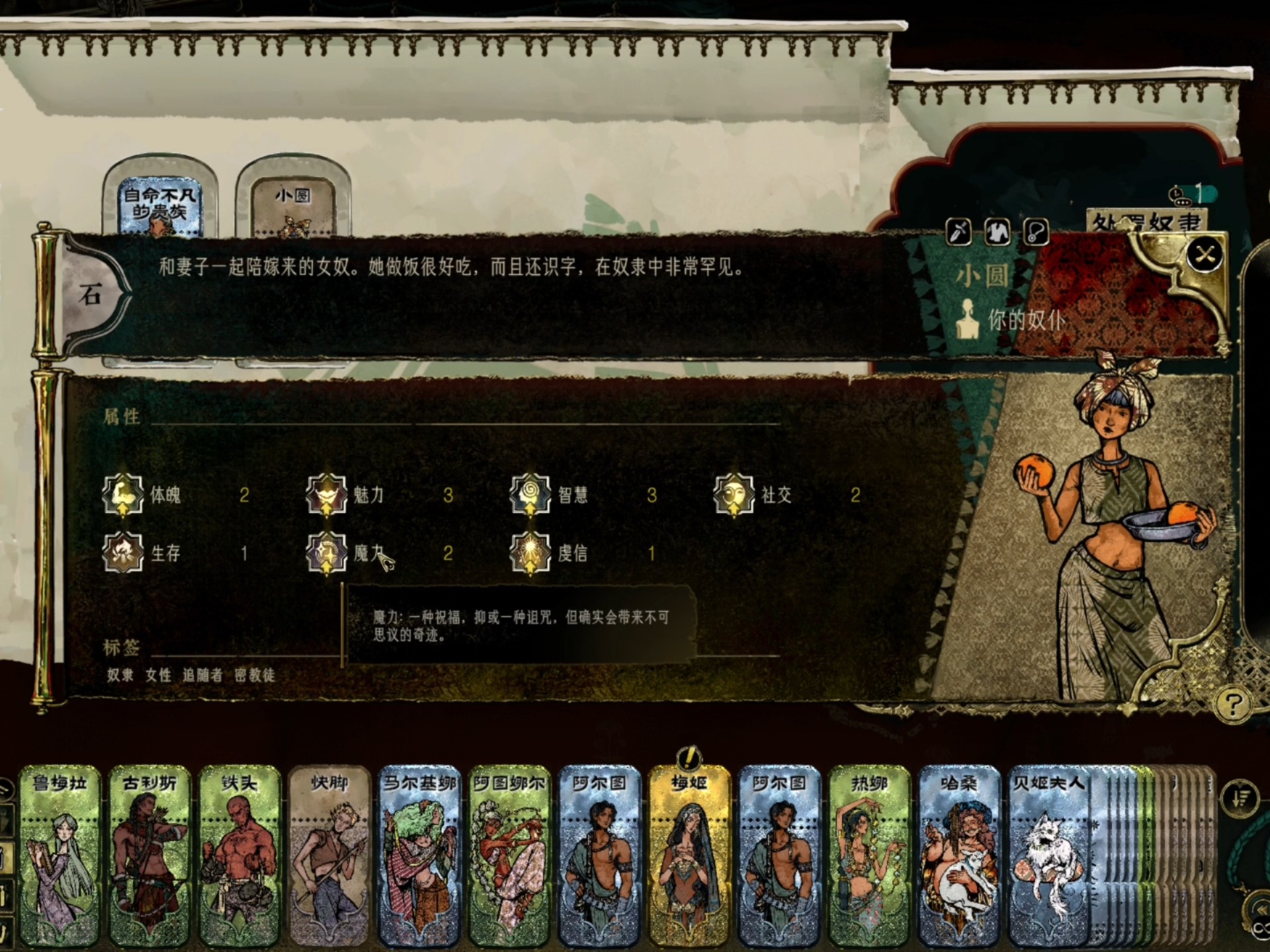Click the 处置奴隶 button
Screen dimensions: 1270x952
[x=1147, y=222]
